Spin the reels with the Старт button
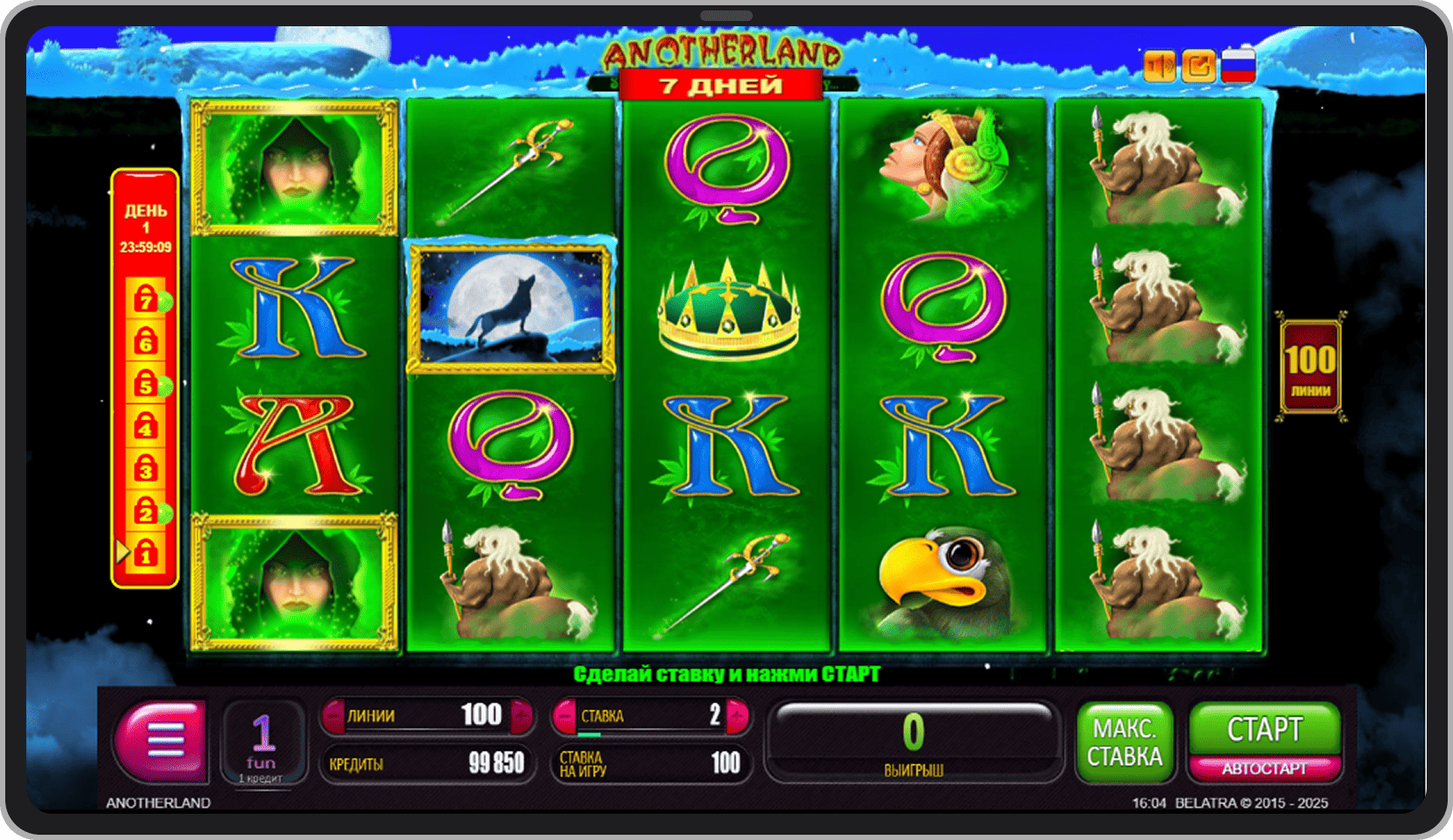 click(1264, 728)
